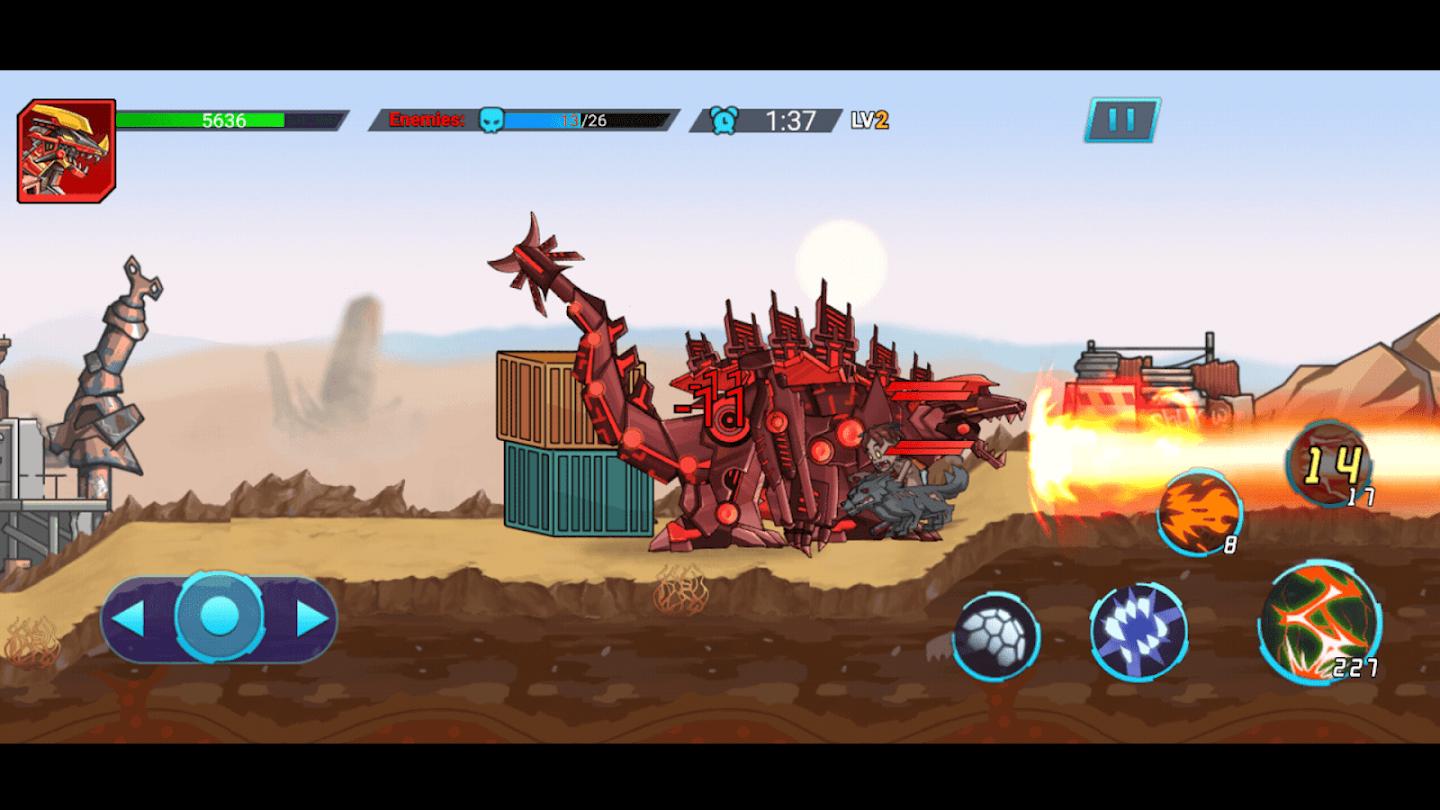Pause the game
The height and width of the screenshot is (810, 1440).
1122,121
